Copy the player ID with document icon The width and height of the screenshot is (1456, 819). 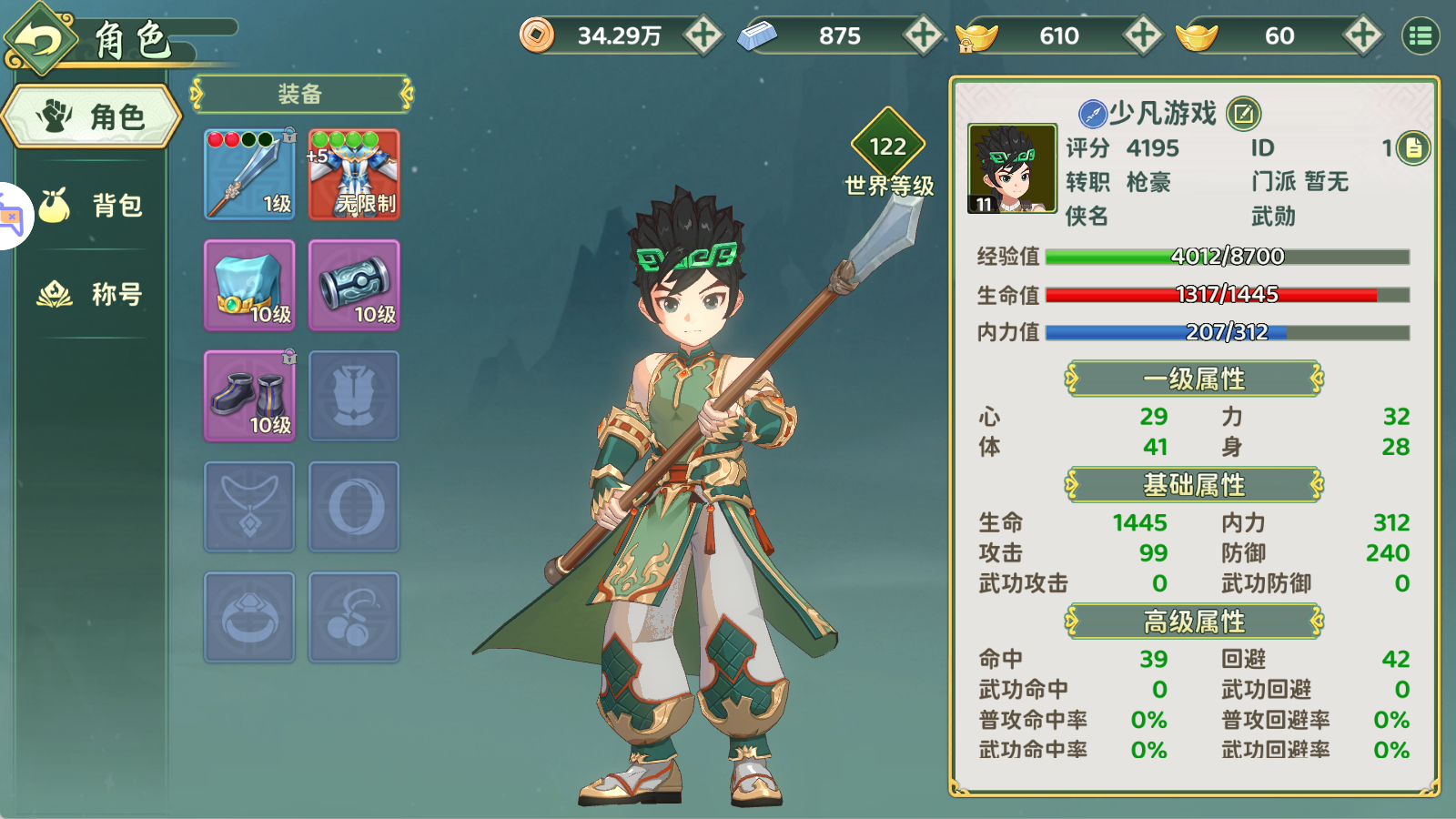tap(1413, 147)
